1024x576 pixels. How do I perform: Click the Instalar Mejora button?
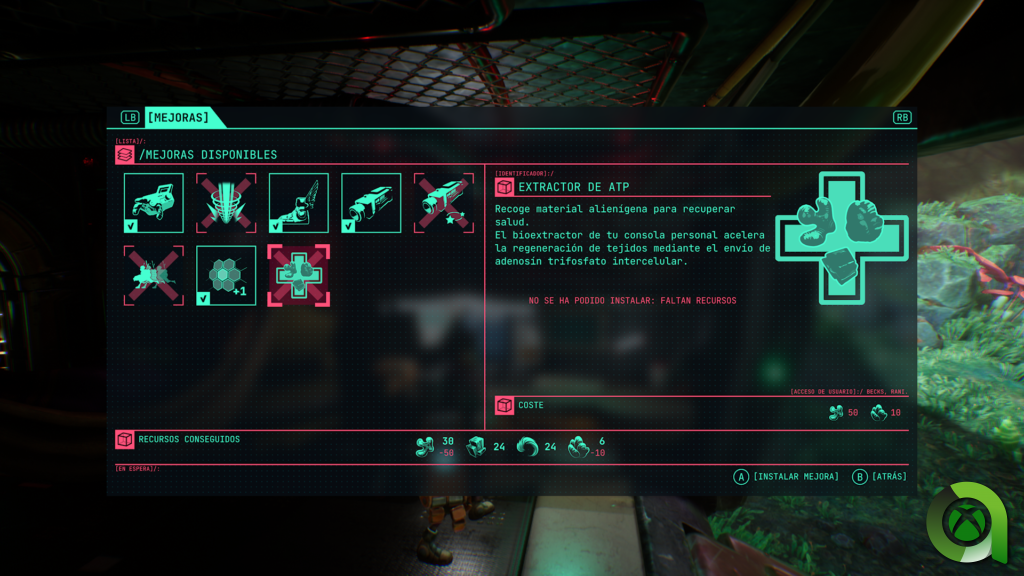coord(787,477)
